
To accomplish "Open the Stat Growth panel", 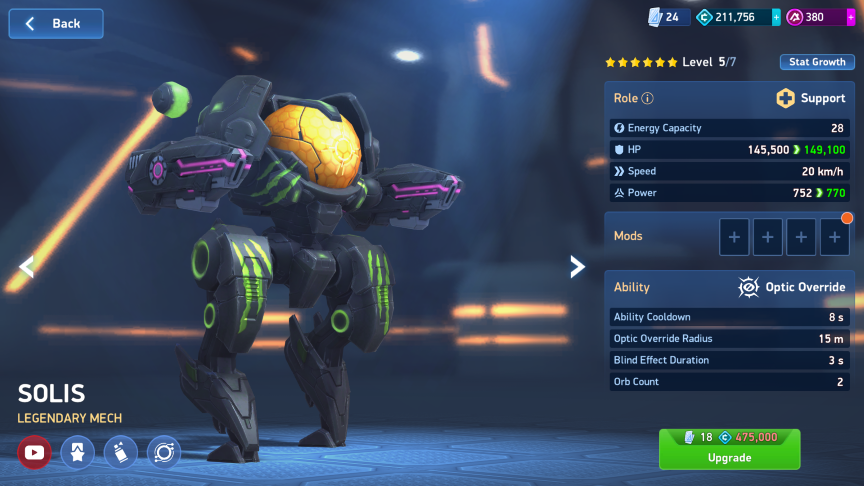I will (817, 62).
